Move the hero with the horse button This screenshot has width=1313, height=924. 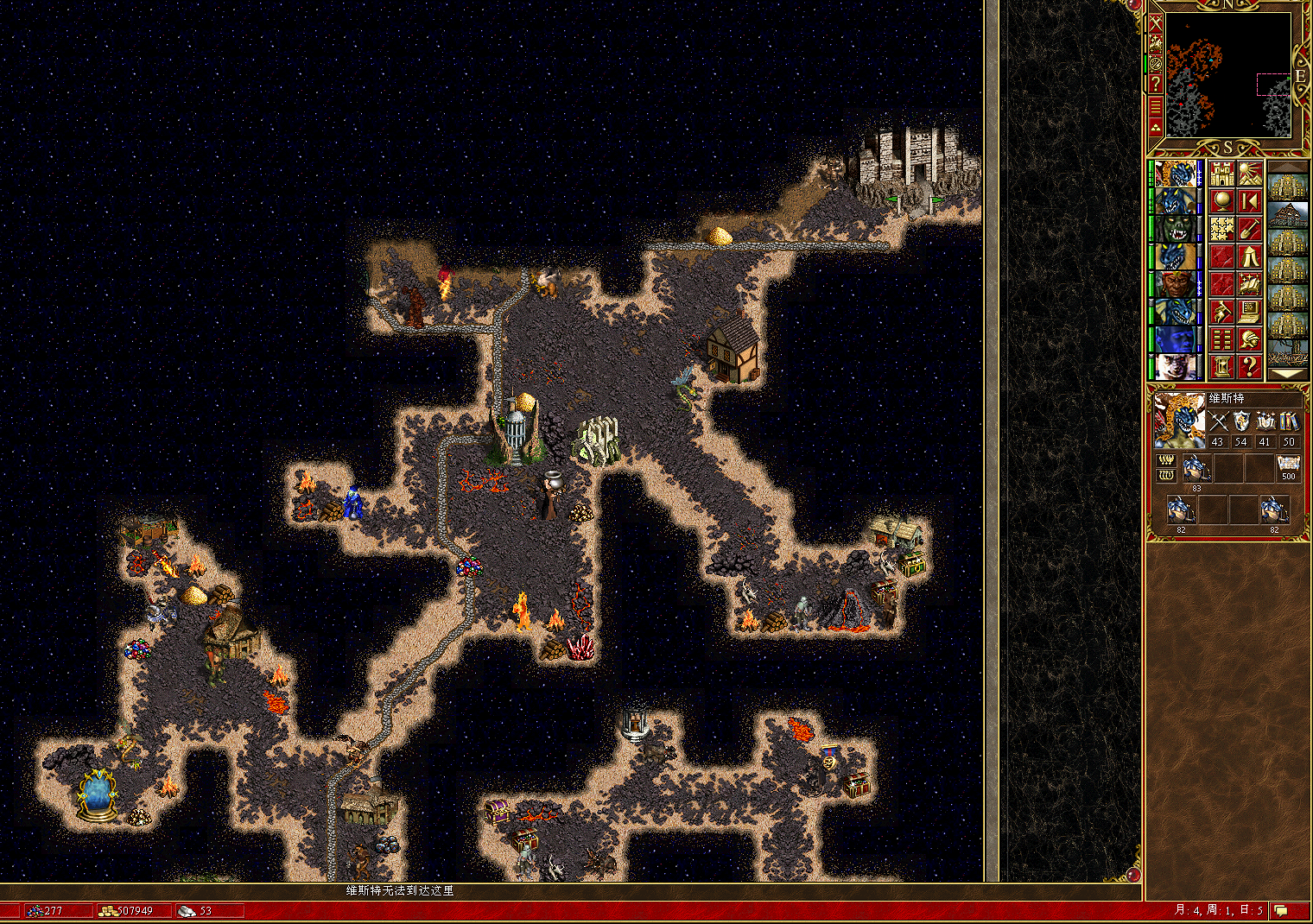tap(1221, 312)
